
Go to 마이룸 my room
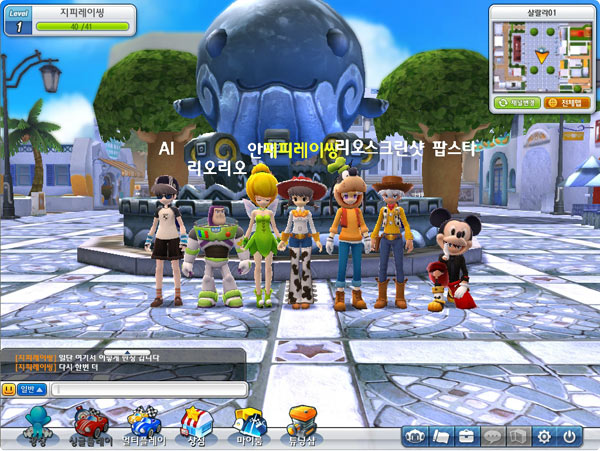tap(249, 425)
